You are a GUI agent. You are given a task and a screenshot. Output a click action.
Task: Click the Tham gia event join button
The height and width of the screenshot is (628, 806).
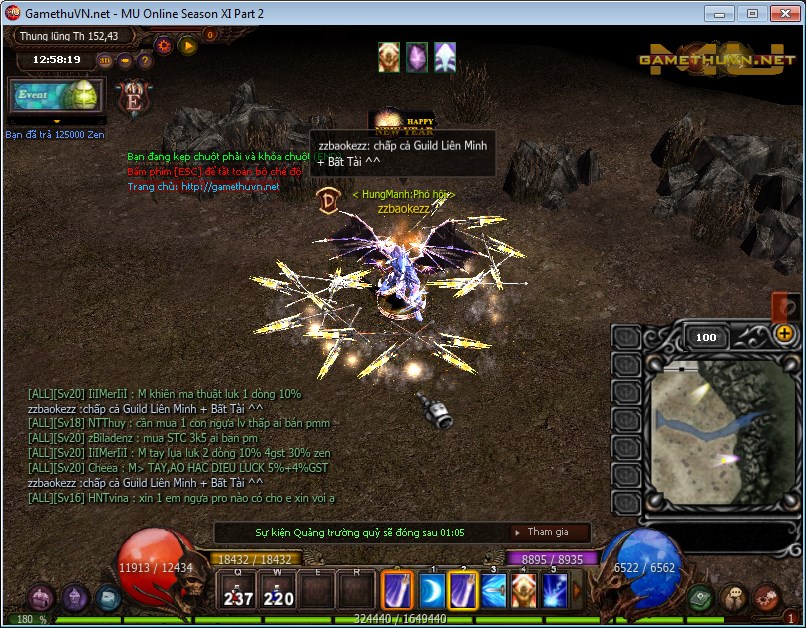click(549, 532)
